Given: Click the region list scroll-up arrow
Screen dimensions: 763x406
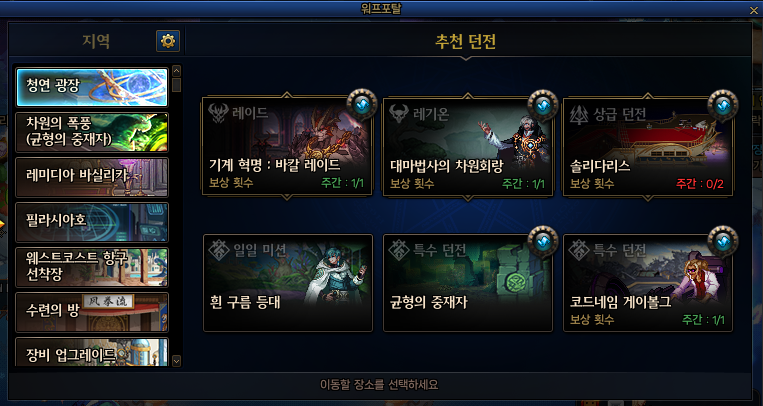Looking at the screenshot, I should tap(177, 71).
